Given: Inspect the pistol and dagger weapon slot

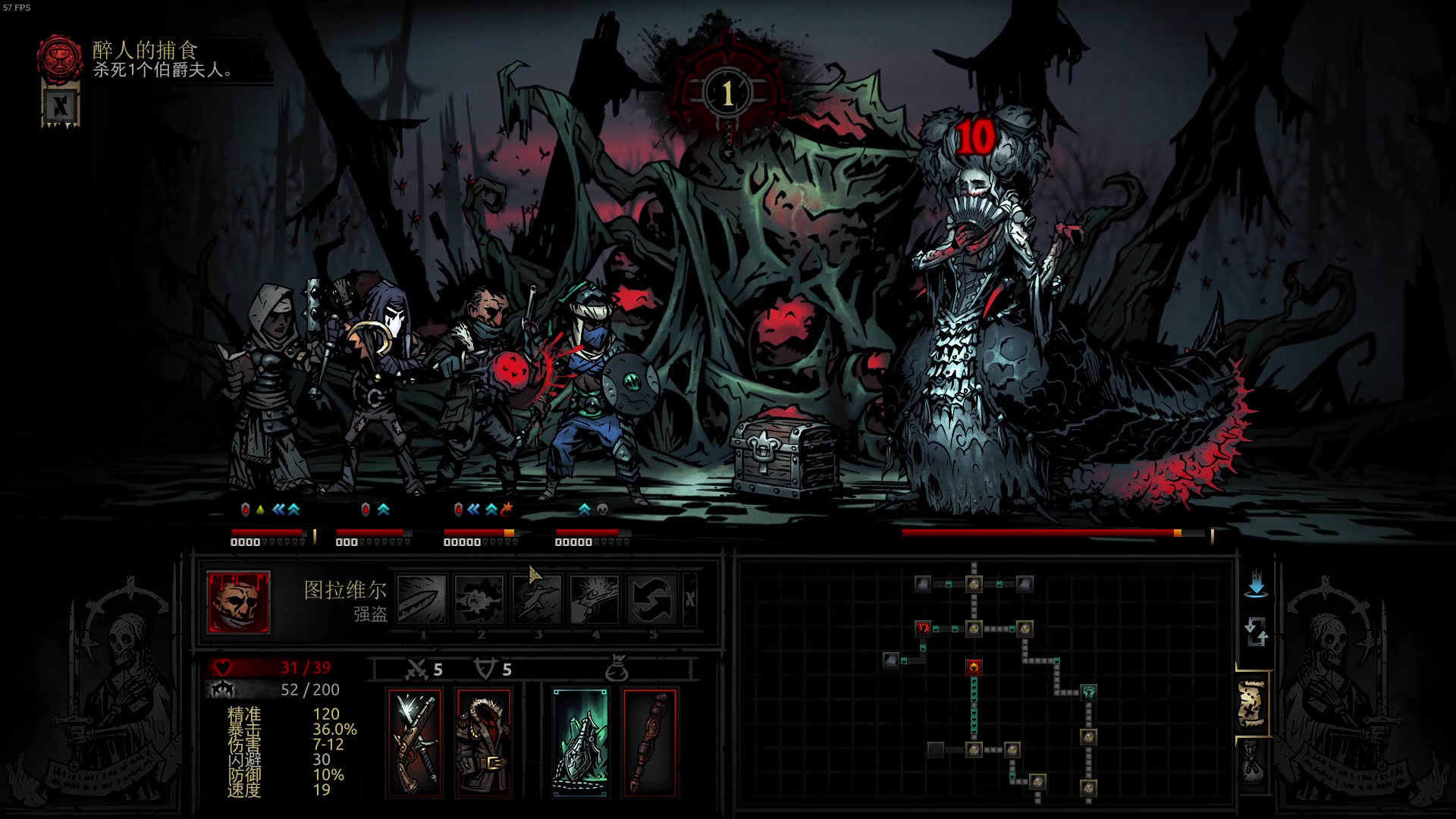Looking at the screenshot, I should [415, 743].
